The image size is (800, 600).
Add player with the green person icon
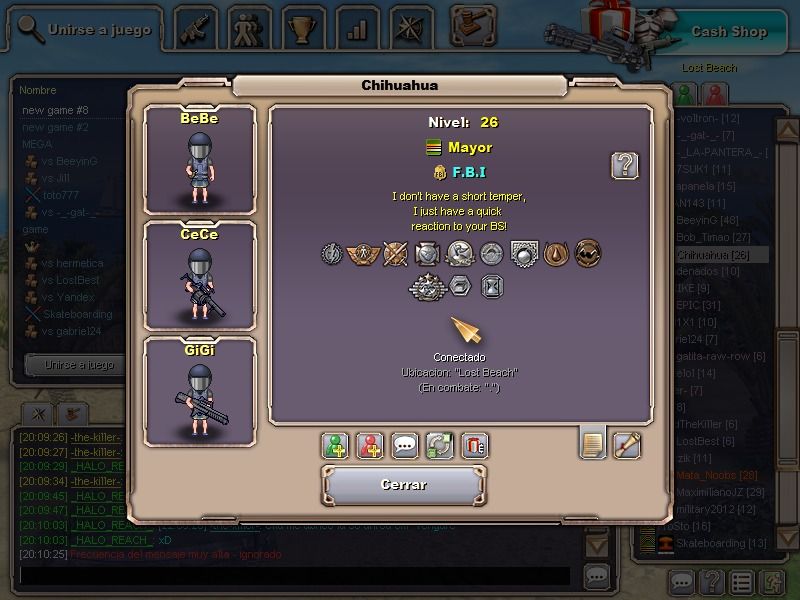[x=335, y=445]
